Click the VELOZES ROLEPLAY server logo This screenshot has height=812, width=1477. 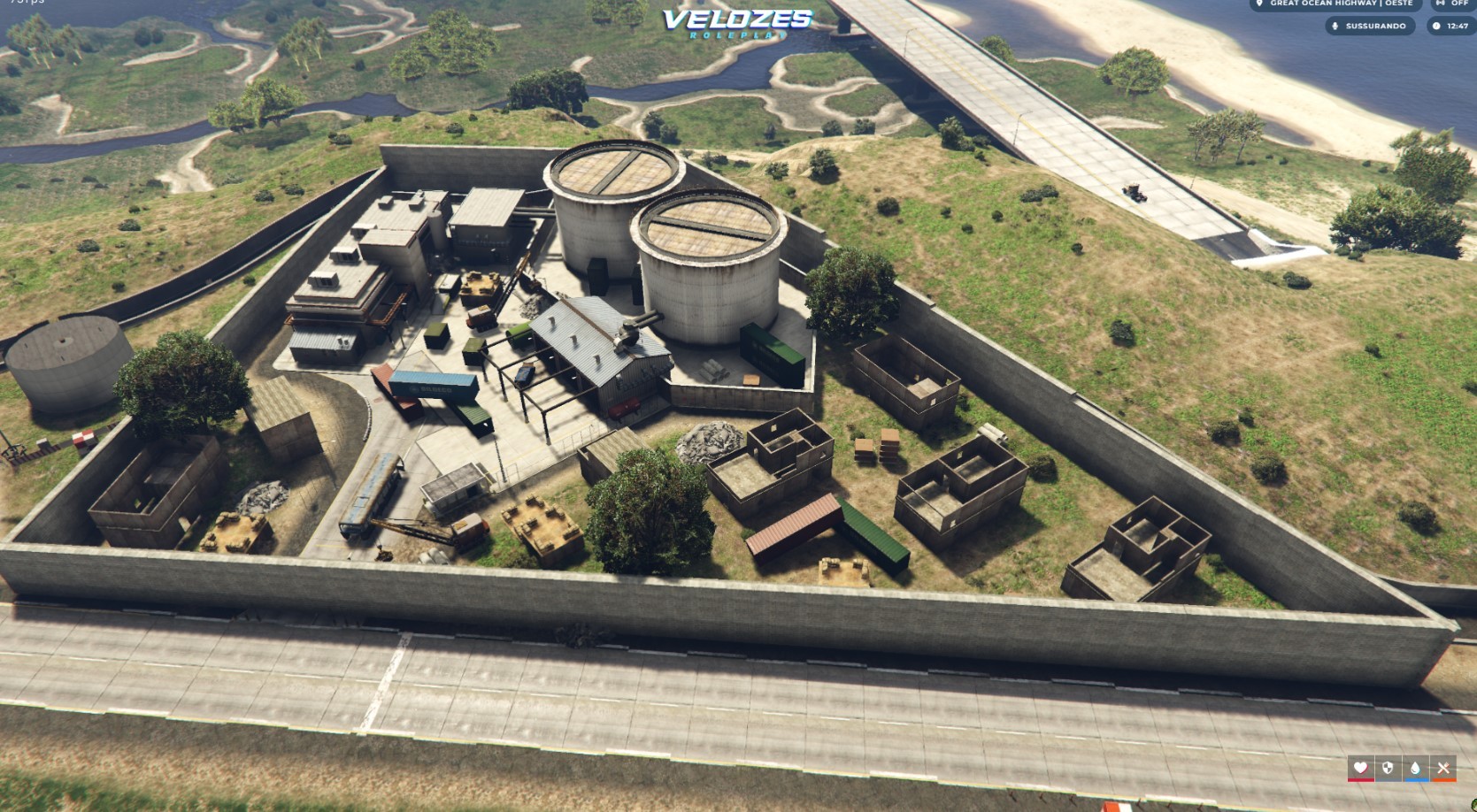tap(737, 21)
